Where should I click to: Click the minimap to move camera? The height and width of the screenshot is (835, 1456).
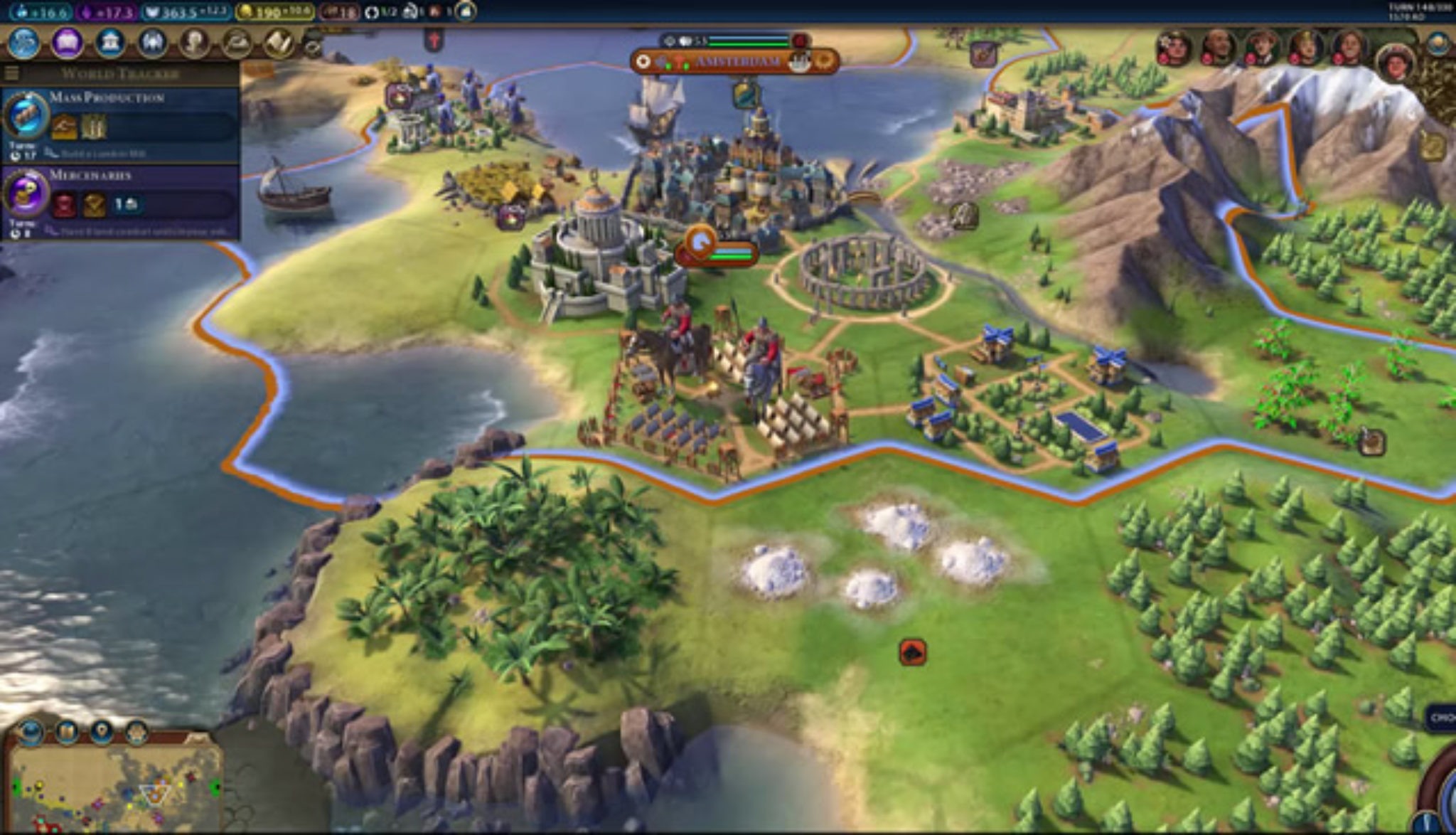click(x=114, y=789)
